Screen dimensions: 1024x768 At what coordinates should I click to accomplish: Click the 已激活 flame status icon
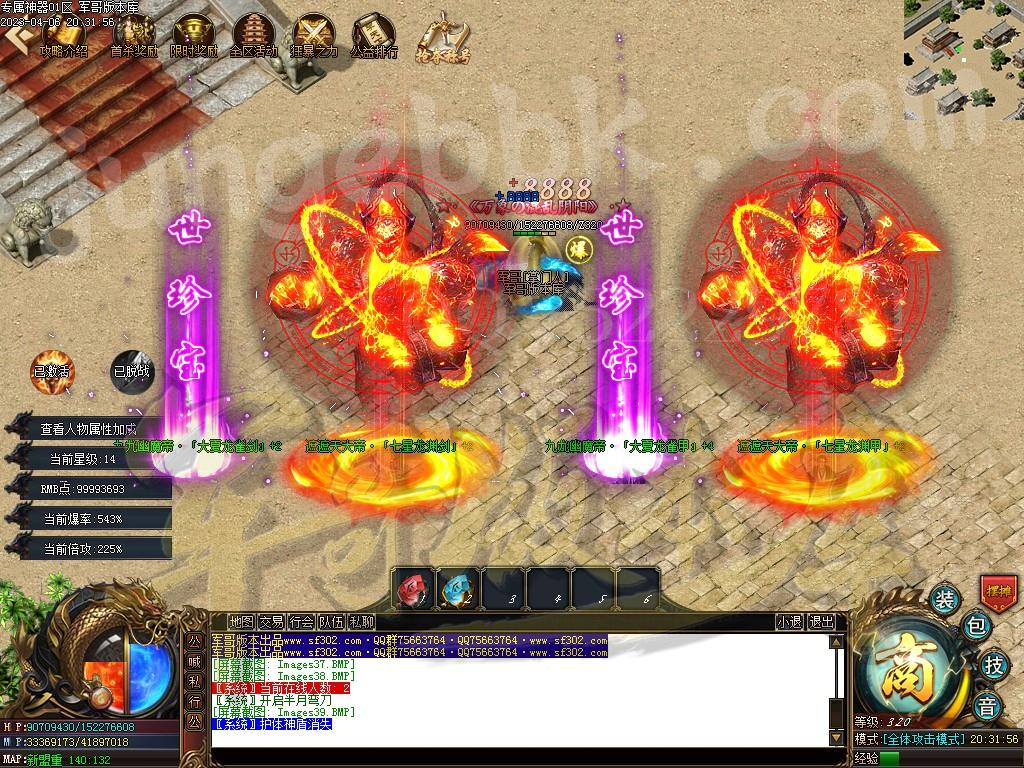[x=52, y=370]
